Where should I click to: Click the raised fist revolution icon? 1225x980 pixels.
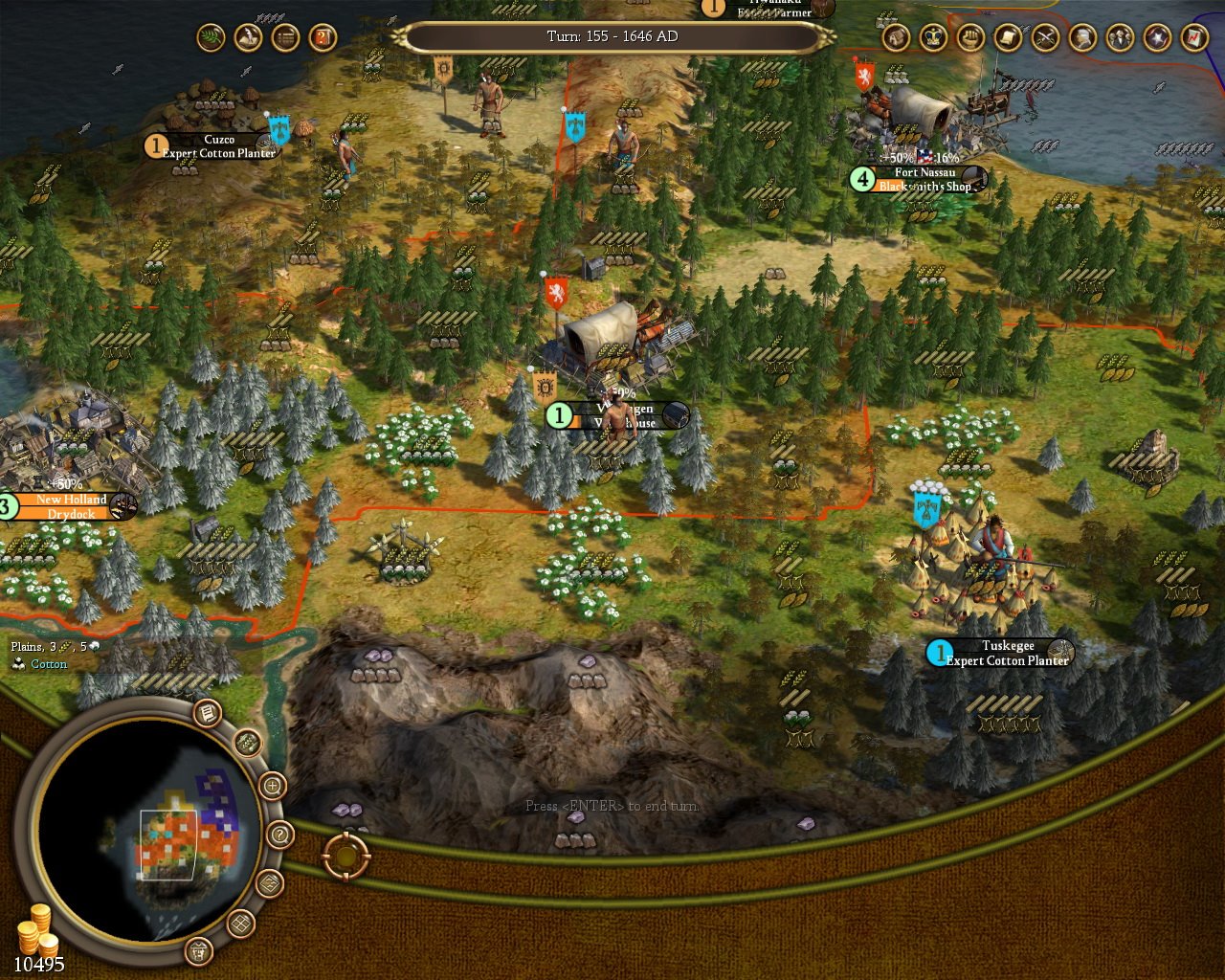pyautogui.click(x=970, y=38)
